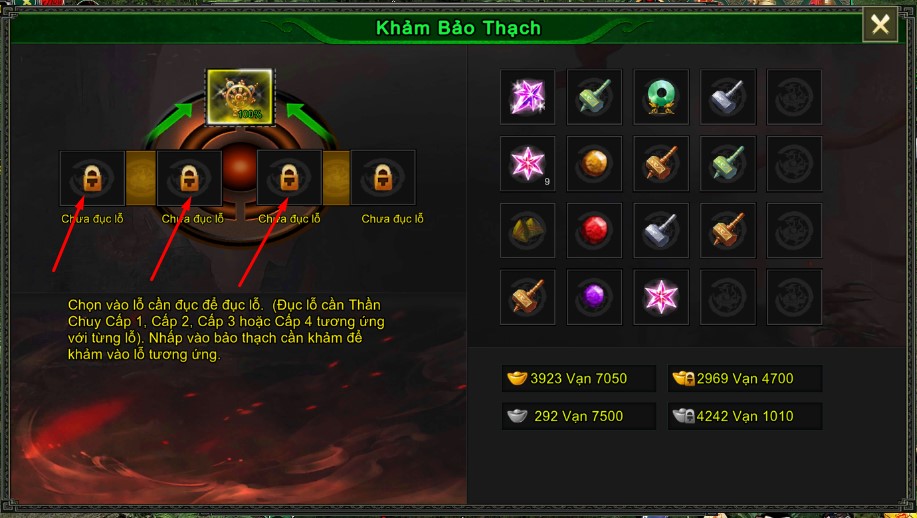This screenshot has width=917, height=518.
Task: Select the orange round gemstone
Action: pos(594,163)
